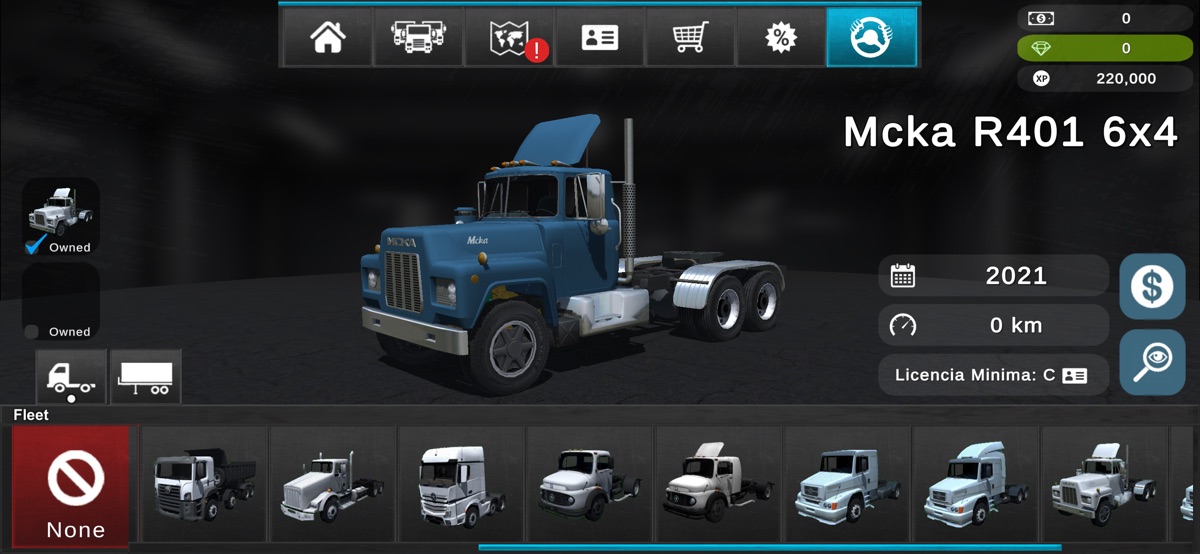
Task: Open the world map tab with alert
Action: click(509, 38)
